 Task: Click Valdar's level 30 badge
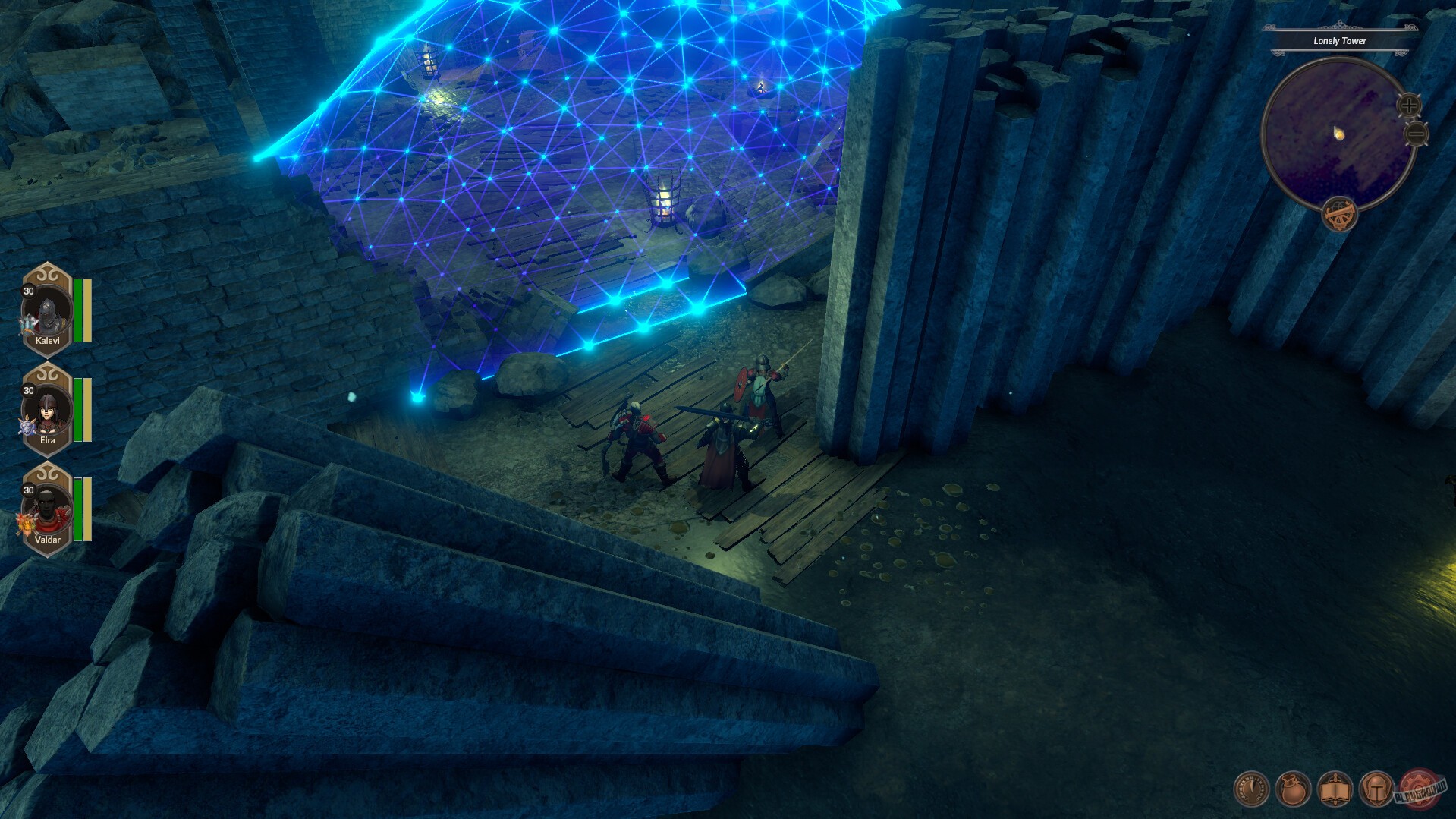[x=28, y=490]
